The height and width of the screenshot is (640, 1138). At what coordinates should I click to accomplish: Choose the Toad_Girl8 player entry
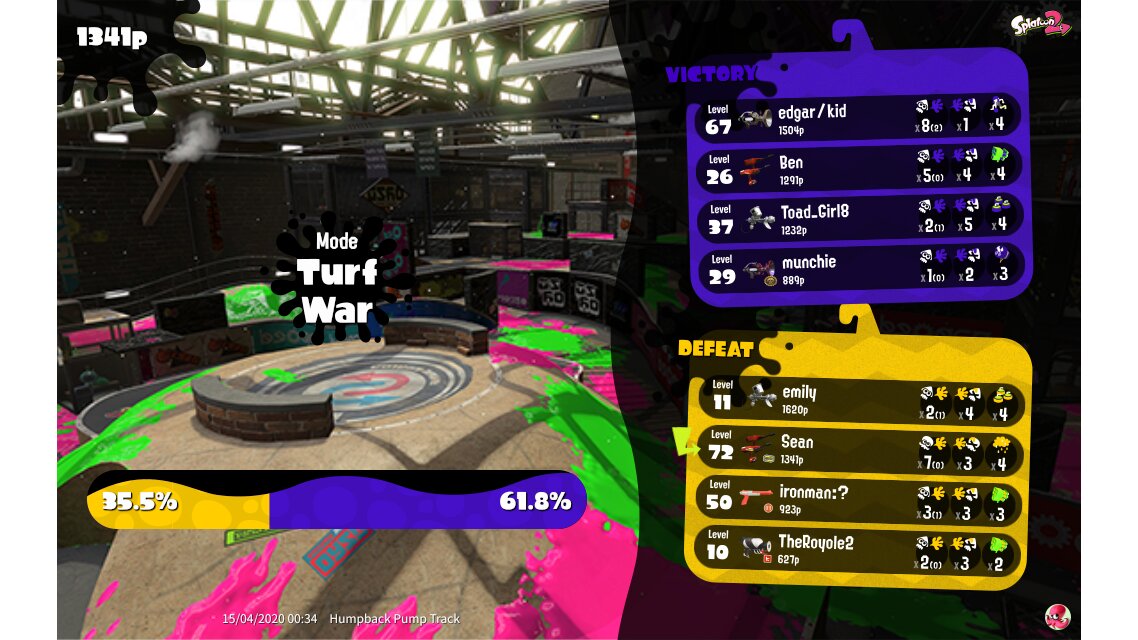858,217
